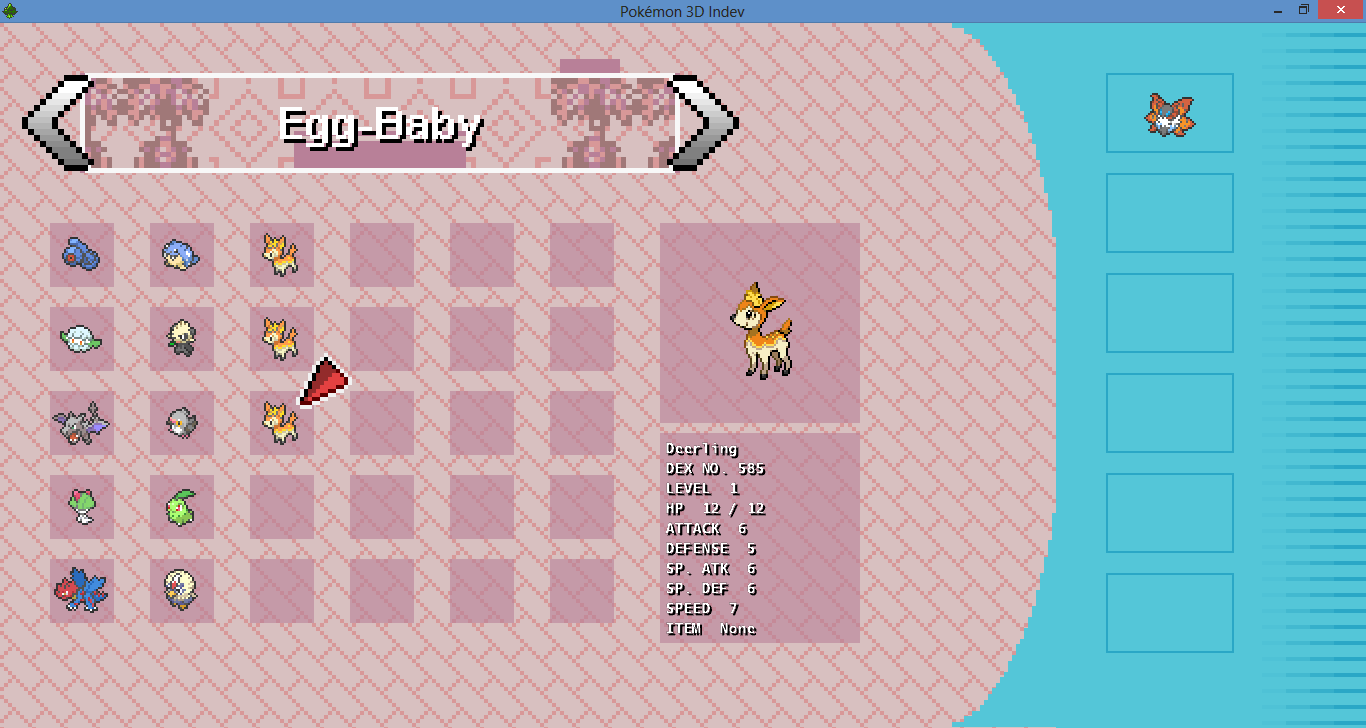Click the Deerling highlighted by the red cursor
The image size is (1366, 728).
pyautogui.click(x=281, y=423)
